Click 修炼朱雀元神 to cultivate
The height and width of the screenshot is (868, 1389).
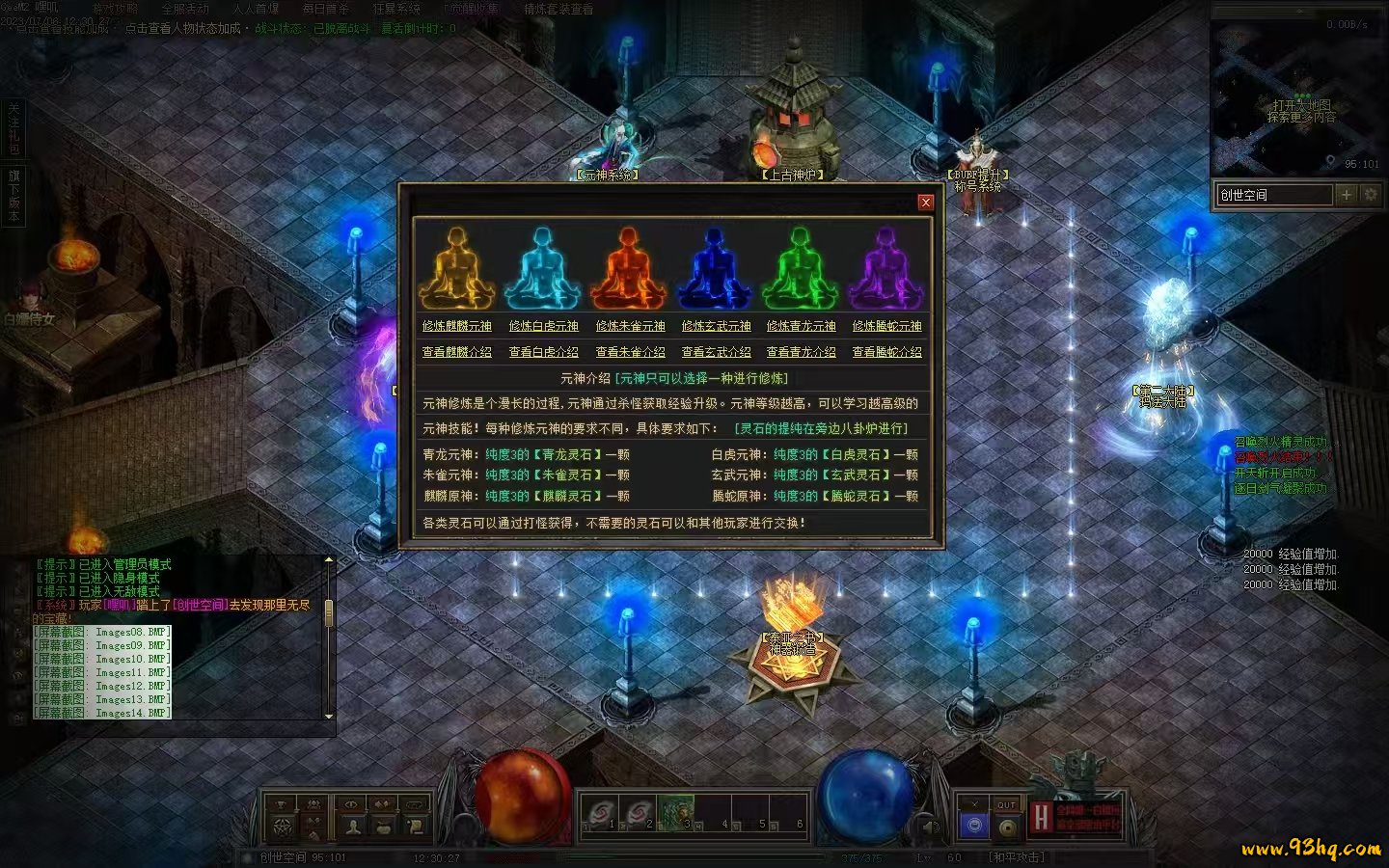pos(630,326)
